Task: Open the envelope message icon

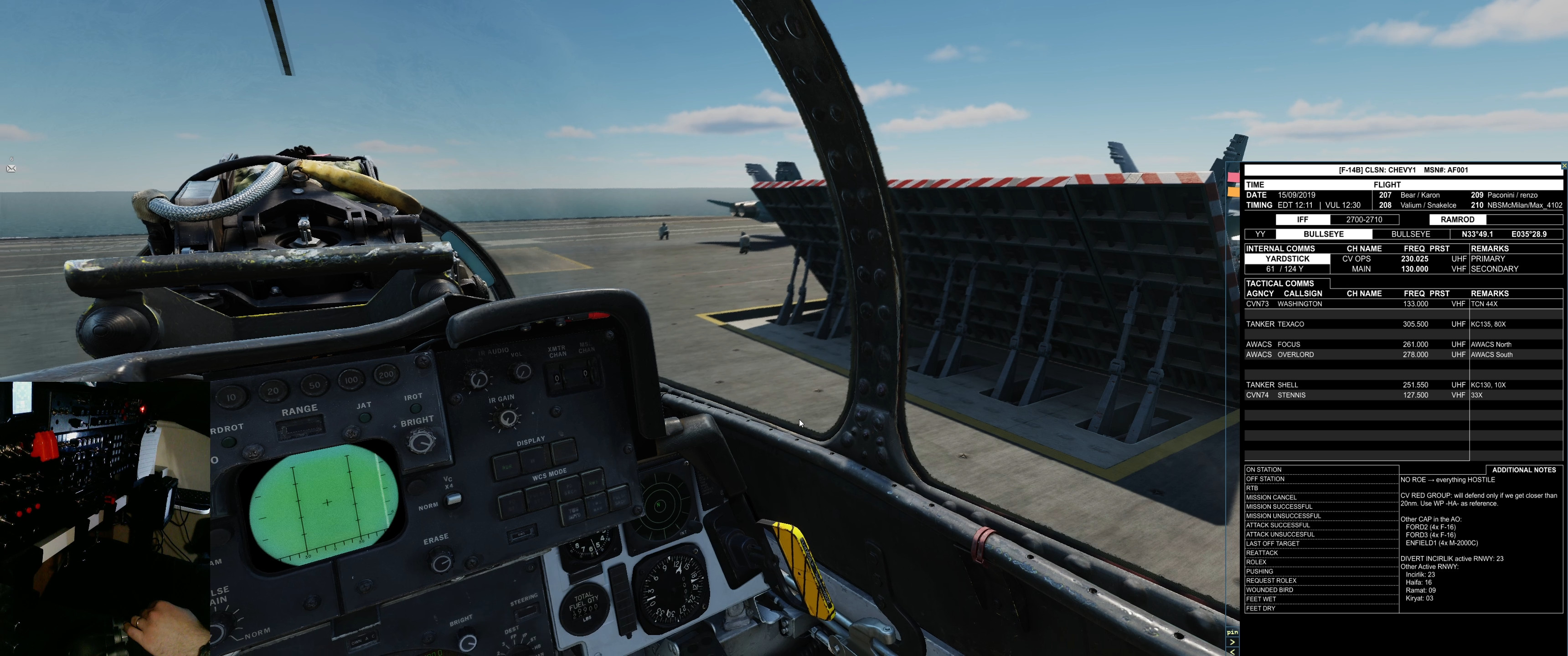Action: pos(11,169)
